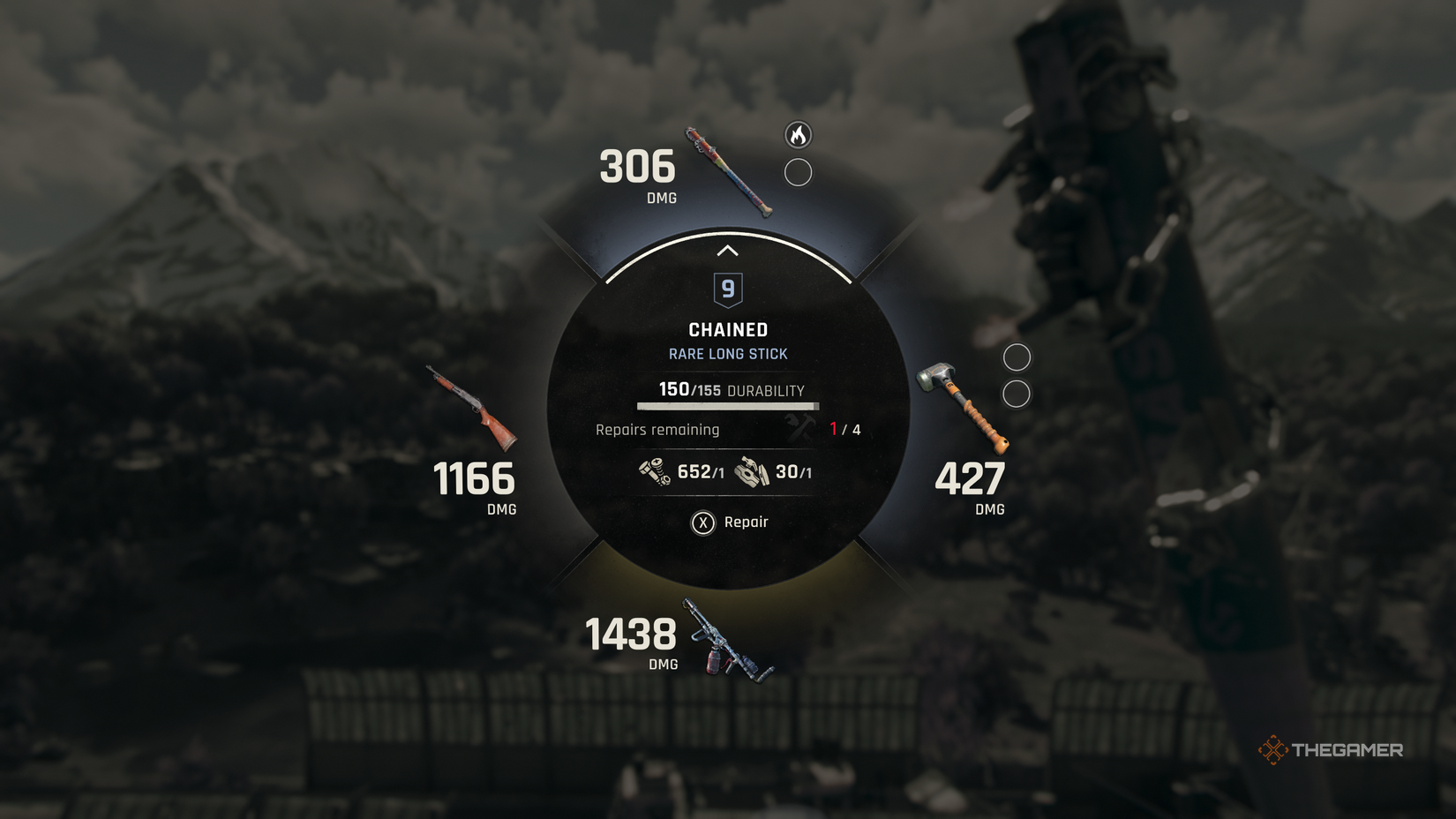The image size is (1456, 819).
Task: Click the fire mod icon near the bat
Action: [799, 137]
